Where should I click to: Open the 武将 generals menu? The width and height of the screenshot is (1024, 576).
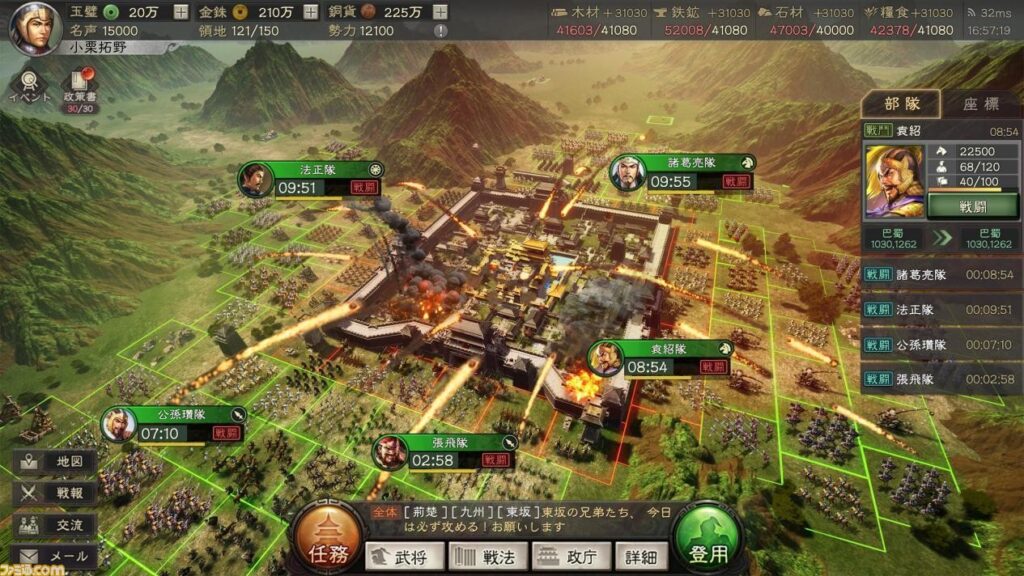[404, 556]
